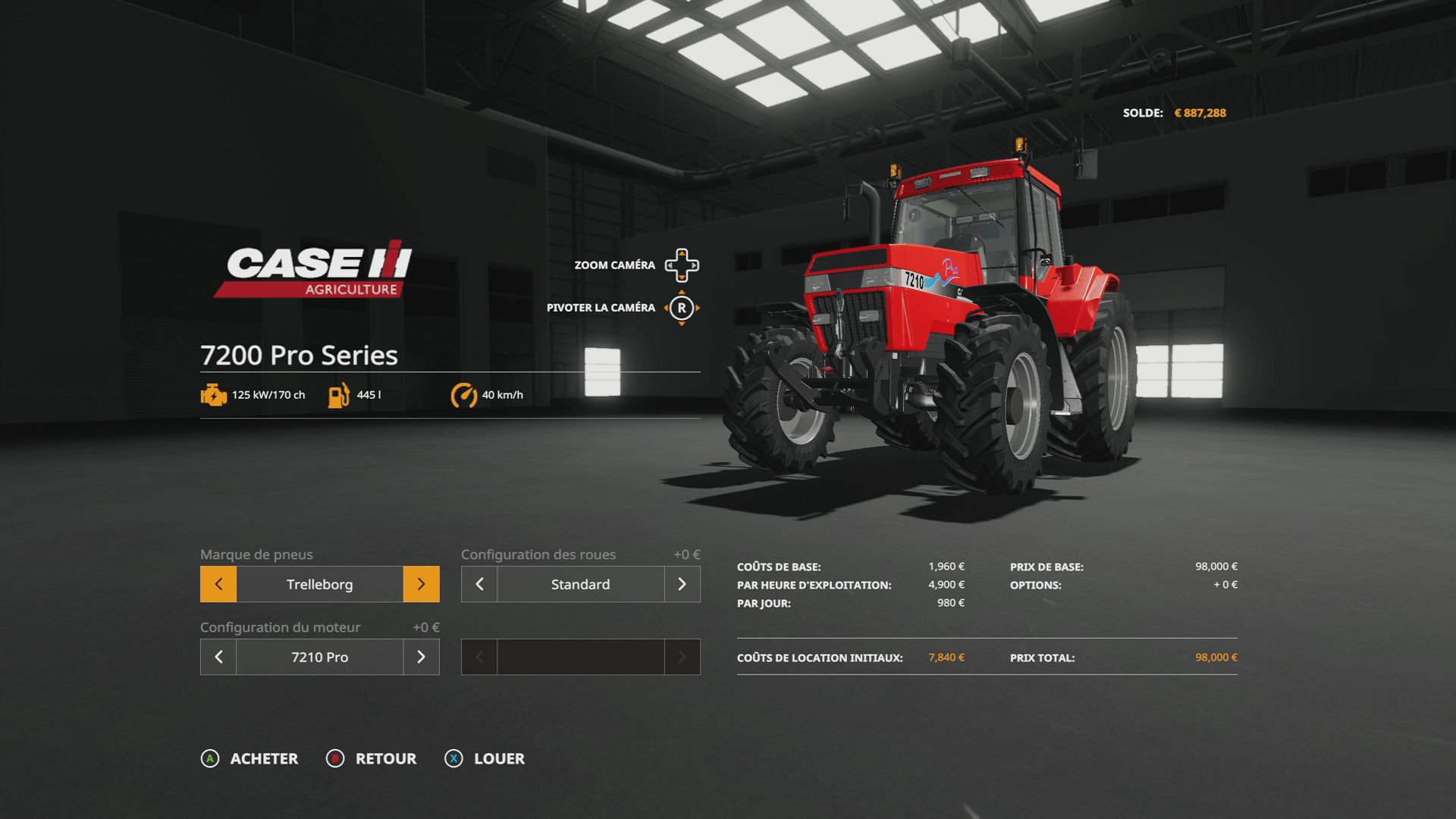Viewport: 1456px width, 819px height.
Task: Select the next tire brand after Trelleborg
Action: (x=422, y=584)
